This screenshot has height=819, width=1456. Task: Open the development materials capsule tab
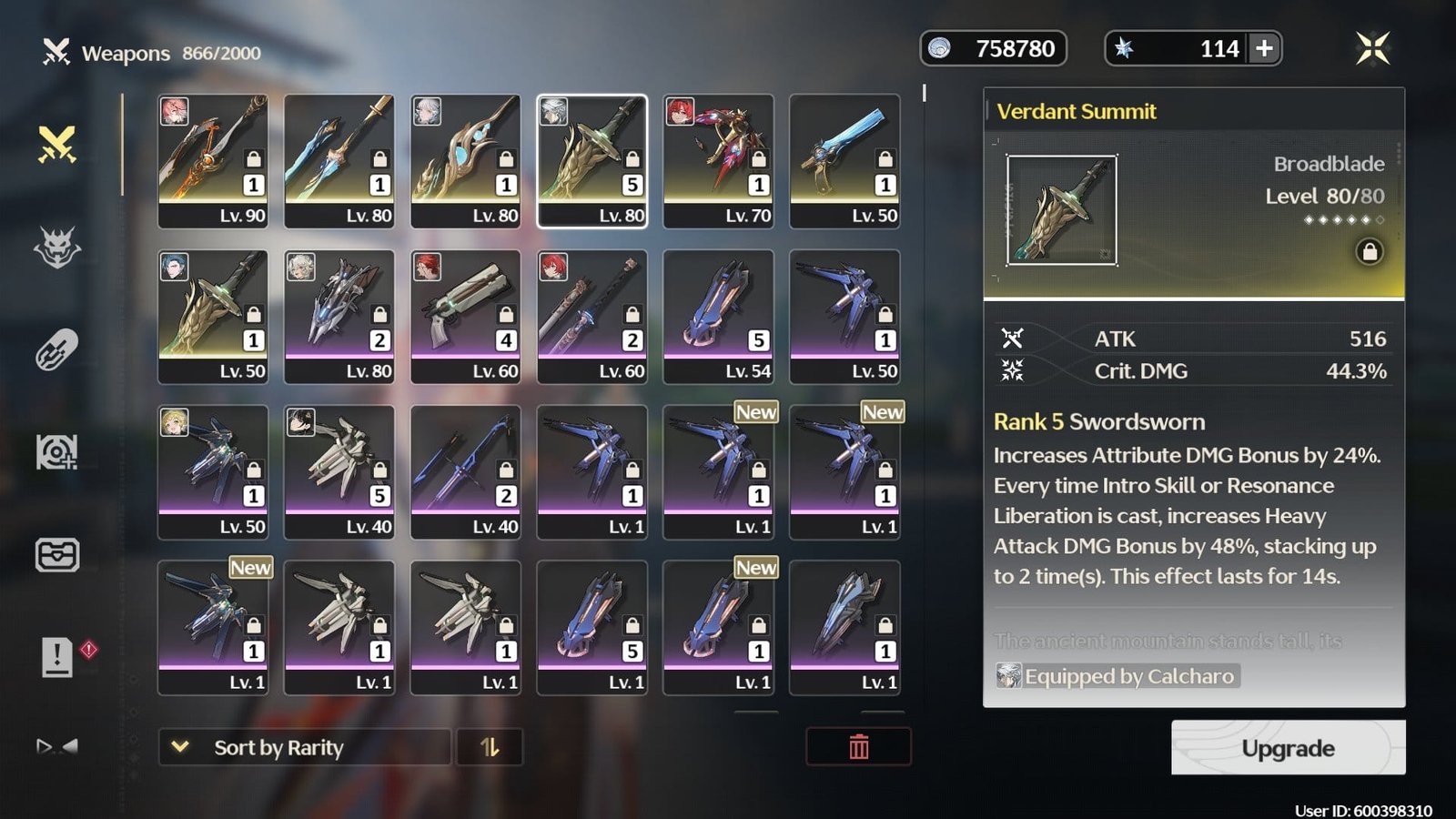tap(57, 350)
